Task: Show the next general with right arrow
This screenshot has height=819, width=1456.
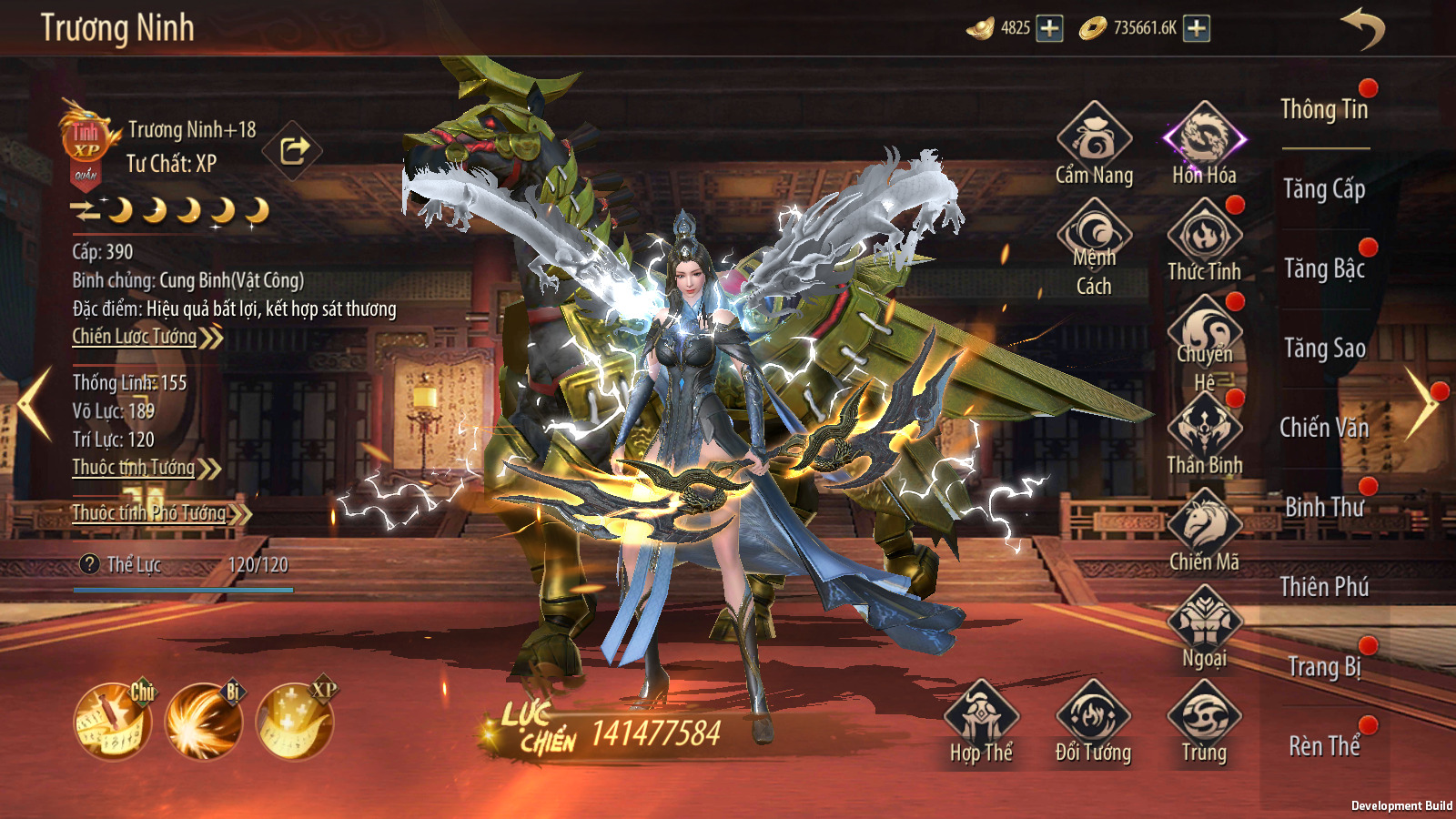Action: pos(1421,404)
